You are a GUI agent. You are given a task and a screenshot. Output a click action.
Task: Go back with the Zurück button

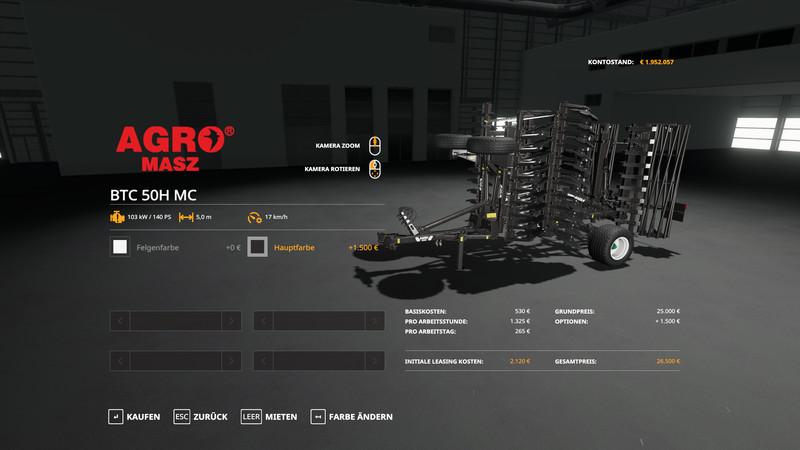(200, 416)
